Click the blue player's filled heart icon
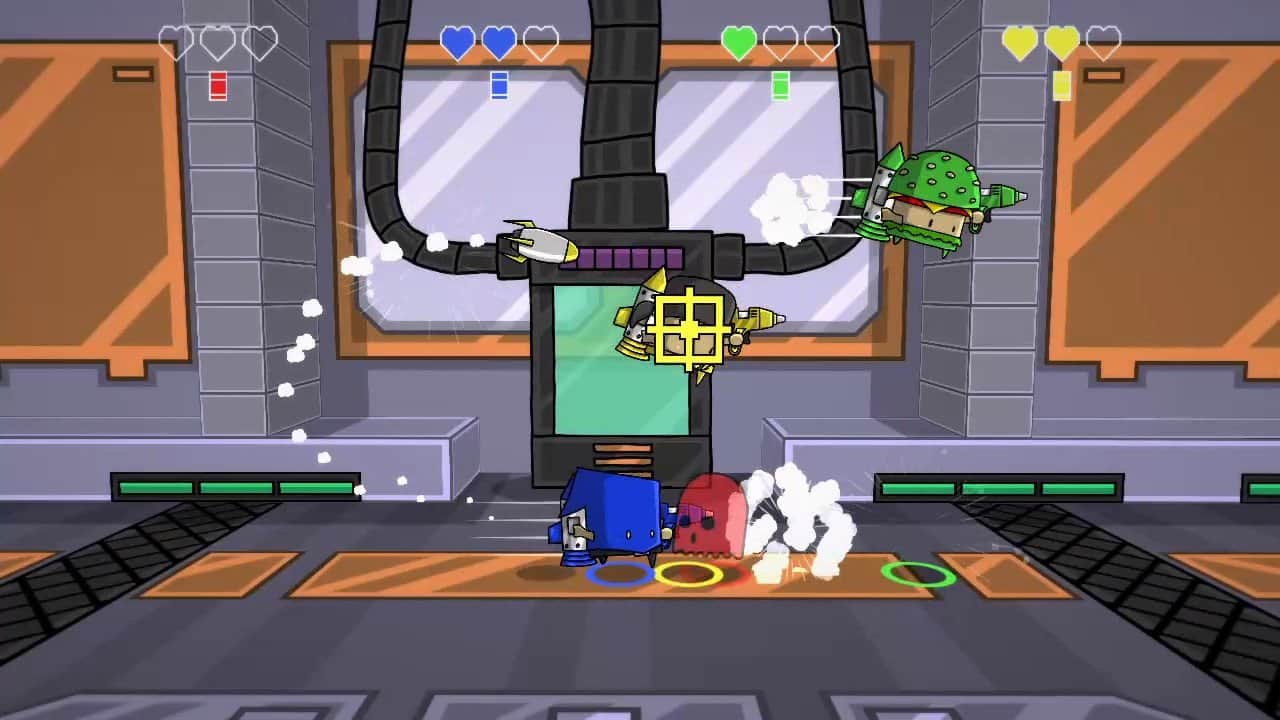The height and width of the screenshot is (720, 1280). [x=458, y=40]
